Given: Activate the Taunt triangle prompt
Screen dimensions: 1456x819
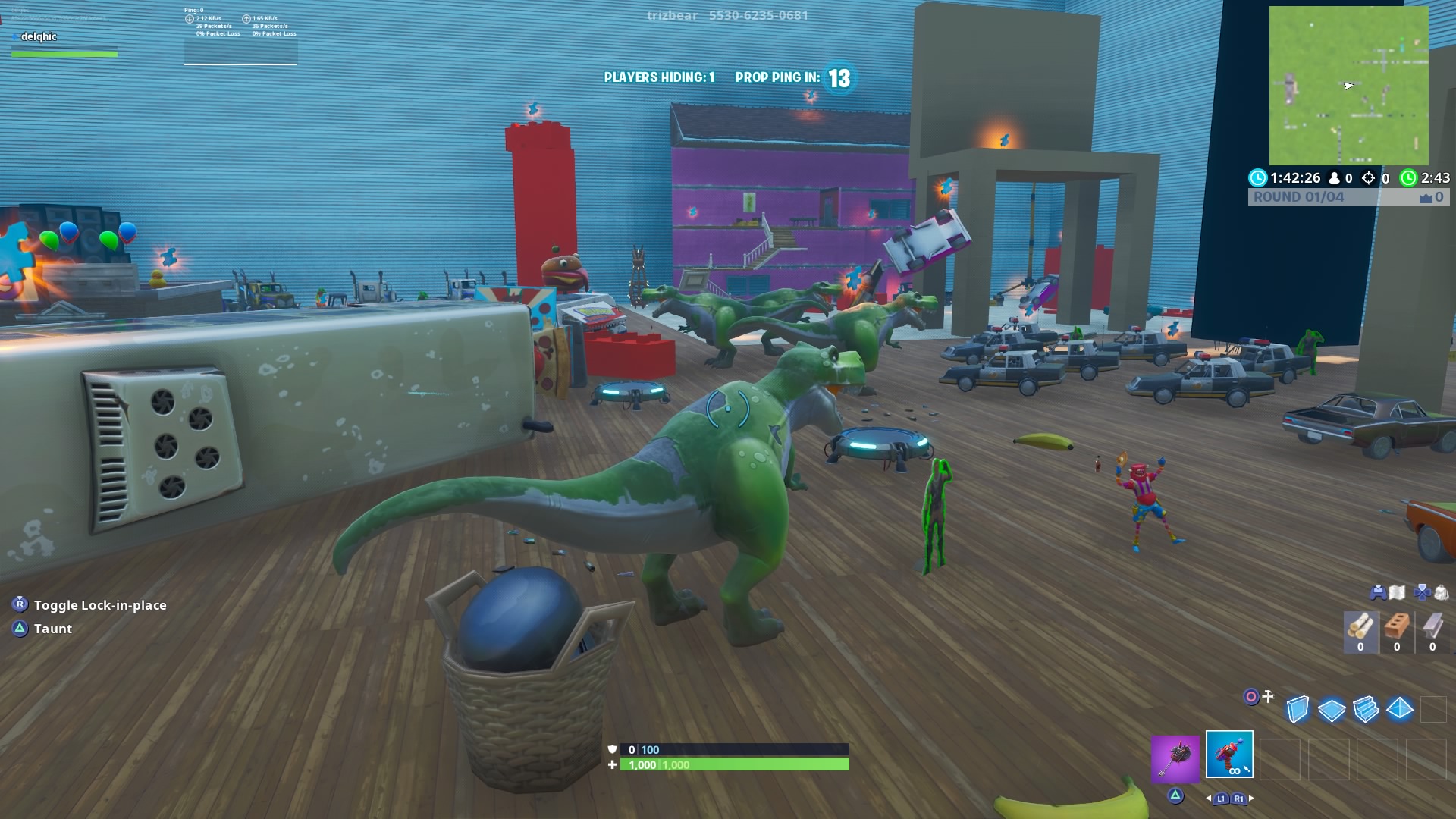Looking at the screenshot, I should tap(18, 629).
